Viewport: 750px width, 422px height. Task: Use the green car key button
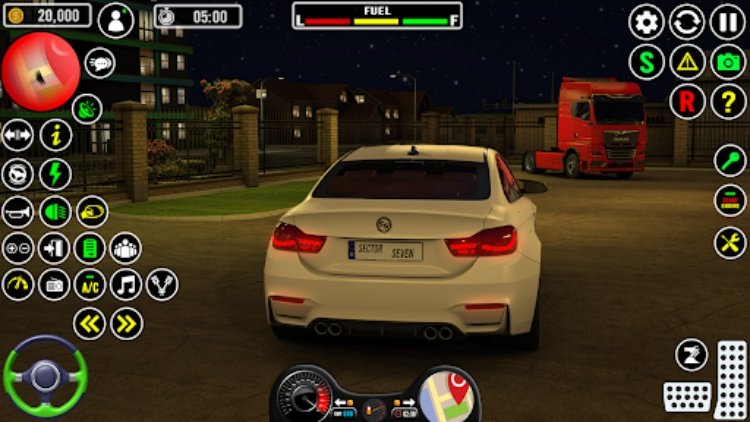pos(730,160)
